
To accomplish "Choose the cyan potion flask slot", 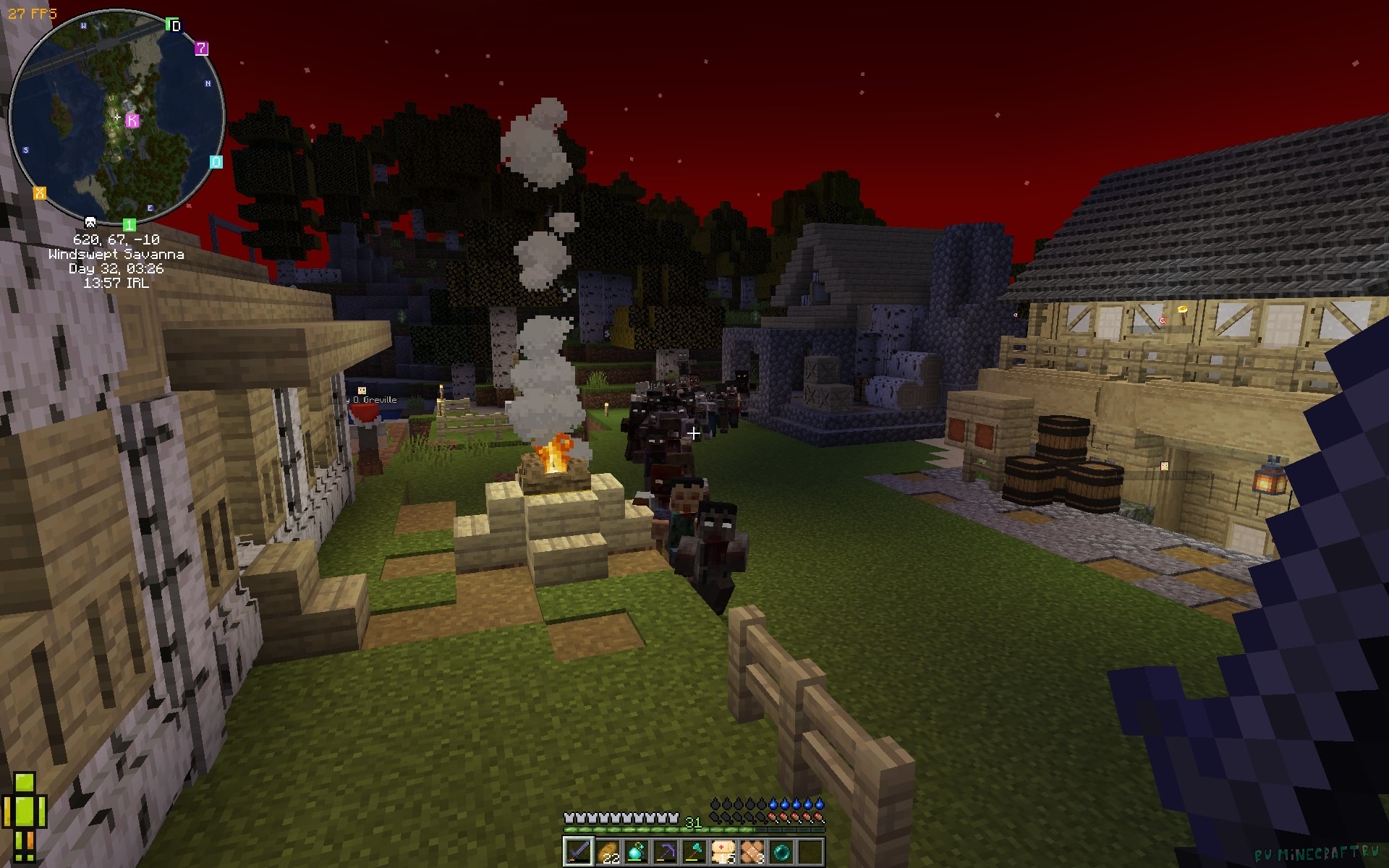I will [x=636, y=851].
